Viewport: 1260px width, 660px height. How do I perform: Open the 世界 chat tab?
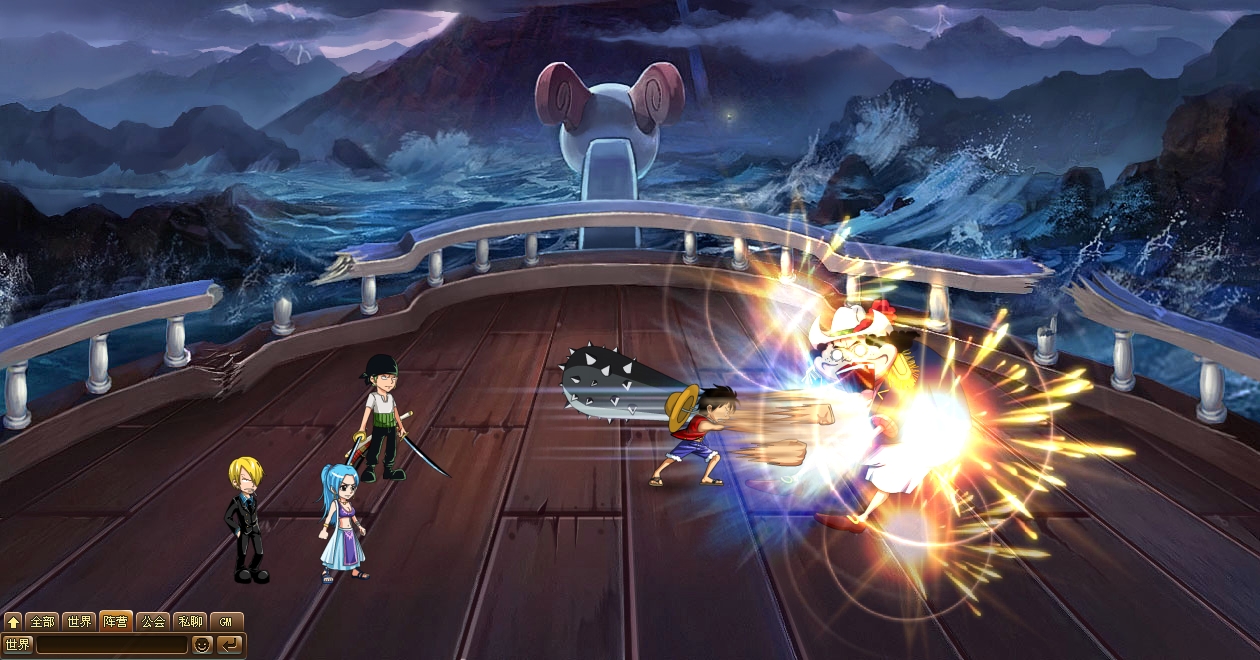point(79,622)
